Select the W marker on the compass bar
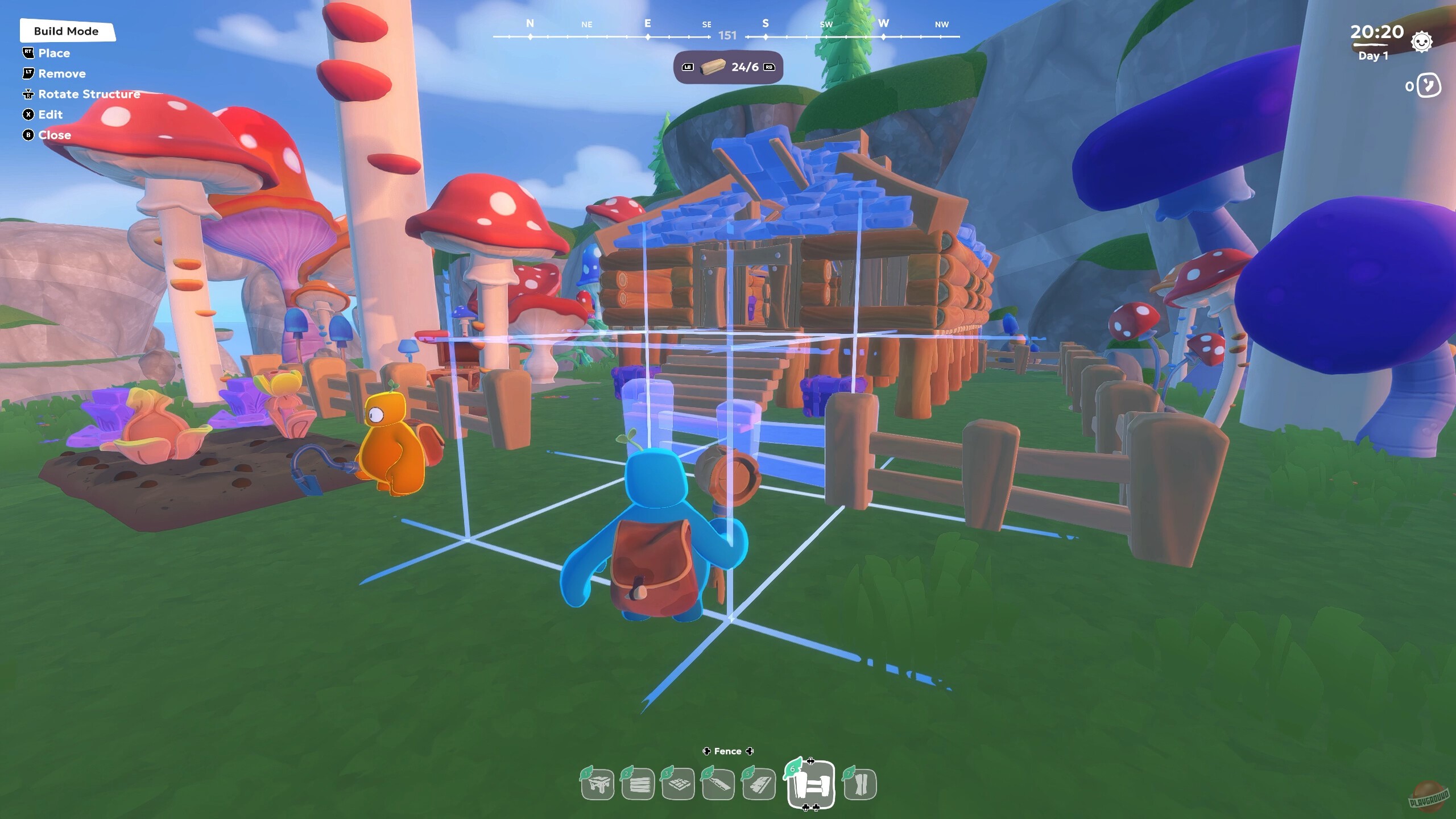 884,24
